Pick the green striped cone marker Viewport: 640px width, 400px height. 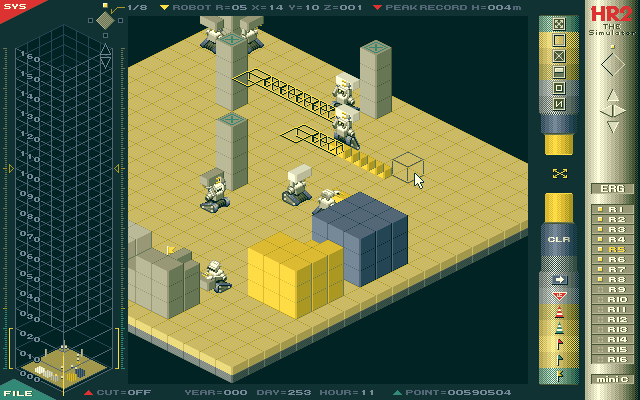(559, 328)
